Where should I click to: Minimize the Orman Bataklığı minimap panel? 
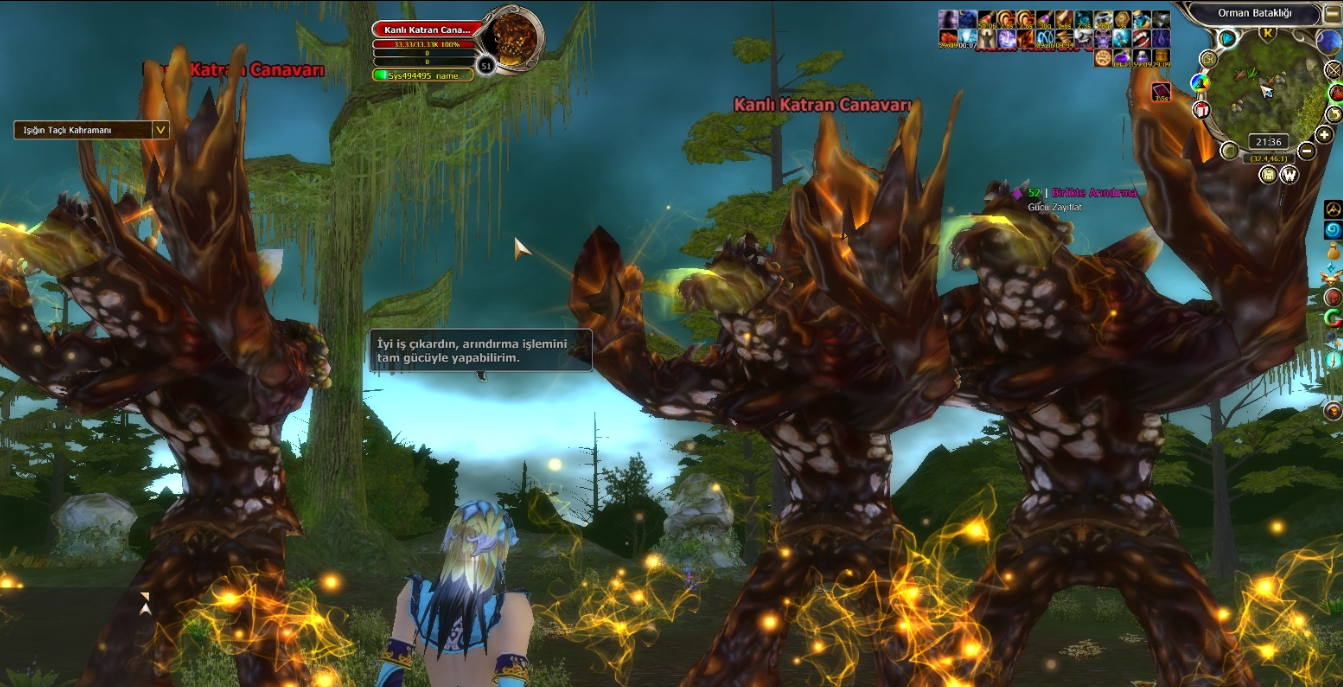click(x=1330, y=13)
